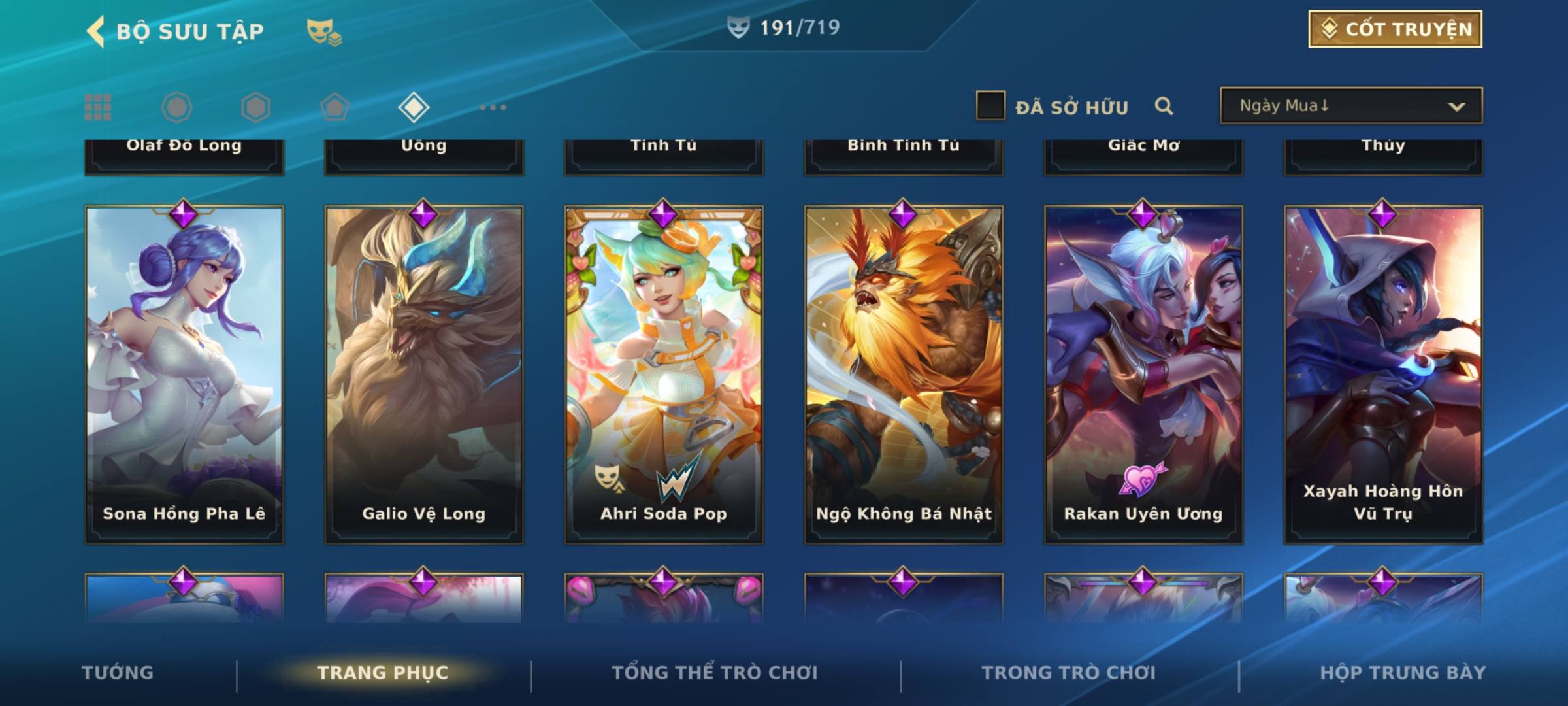Screen dimensions: 1568x706
Task: Open the Galio Vệ Long skin card
Action: pyautogui.click(x=424, y=374)
